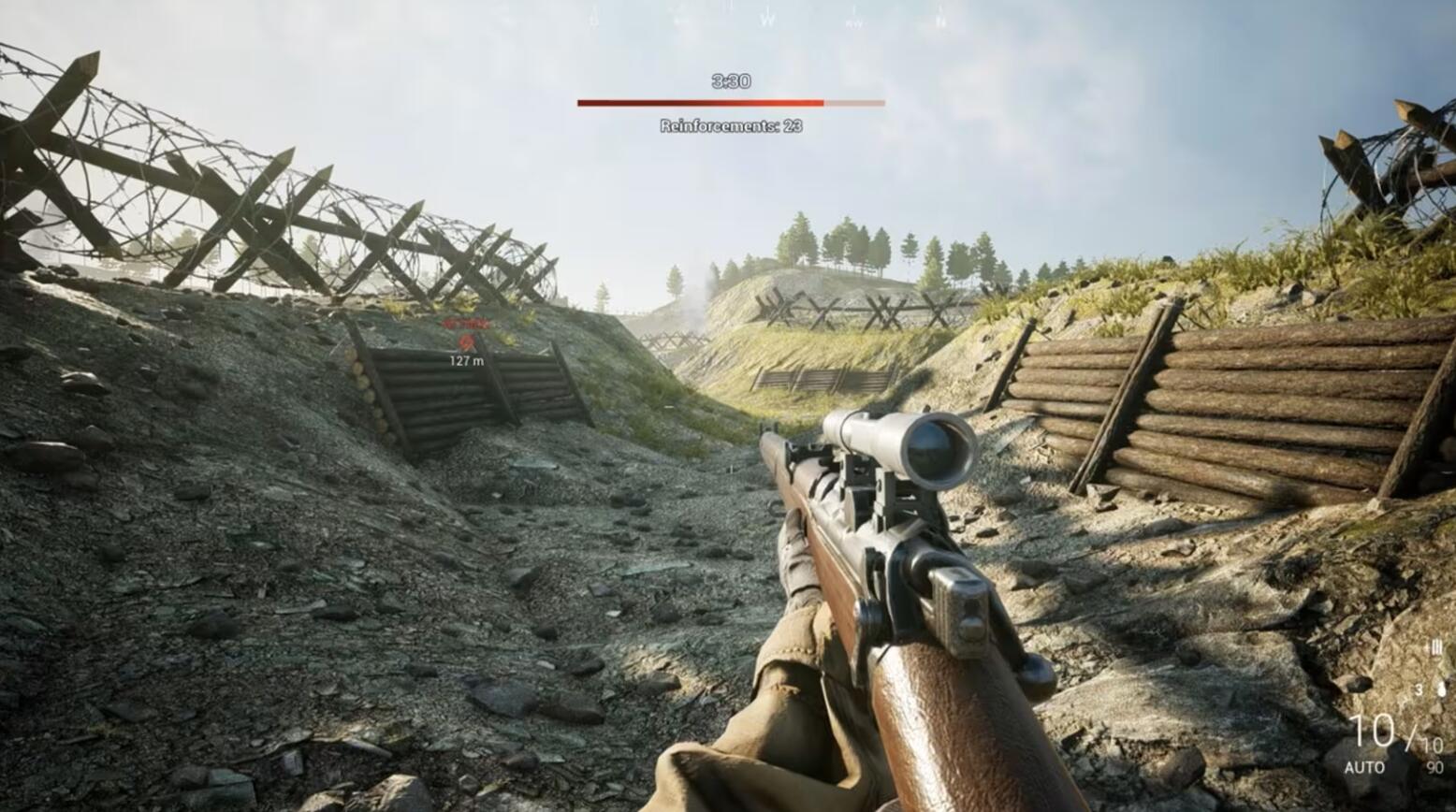Click the red reinforcement progress bar

(x=700, y=103)
